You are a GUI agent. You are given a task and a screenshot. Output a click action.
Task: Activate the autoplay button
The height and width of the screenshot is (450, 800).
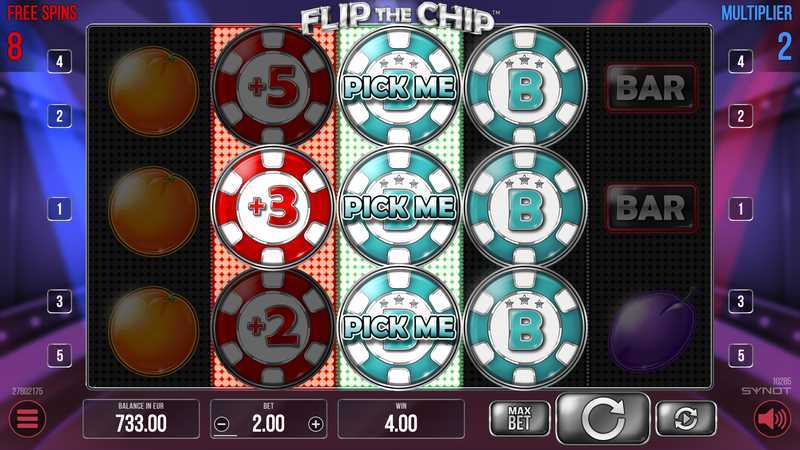[686, 418]
